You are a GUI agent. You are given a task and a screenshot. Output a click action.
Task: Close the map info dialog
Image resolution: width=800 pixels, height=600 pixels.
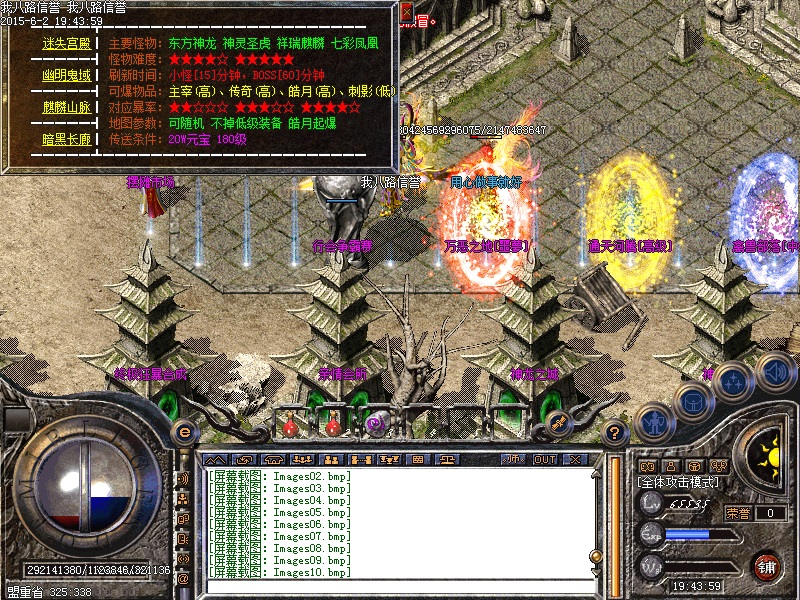(406, 12)
